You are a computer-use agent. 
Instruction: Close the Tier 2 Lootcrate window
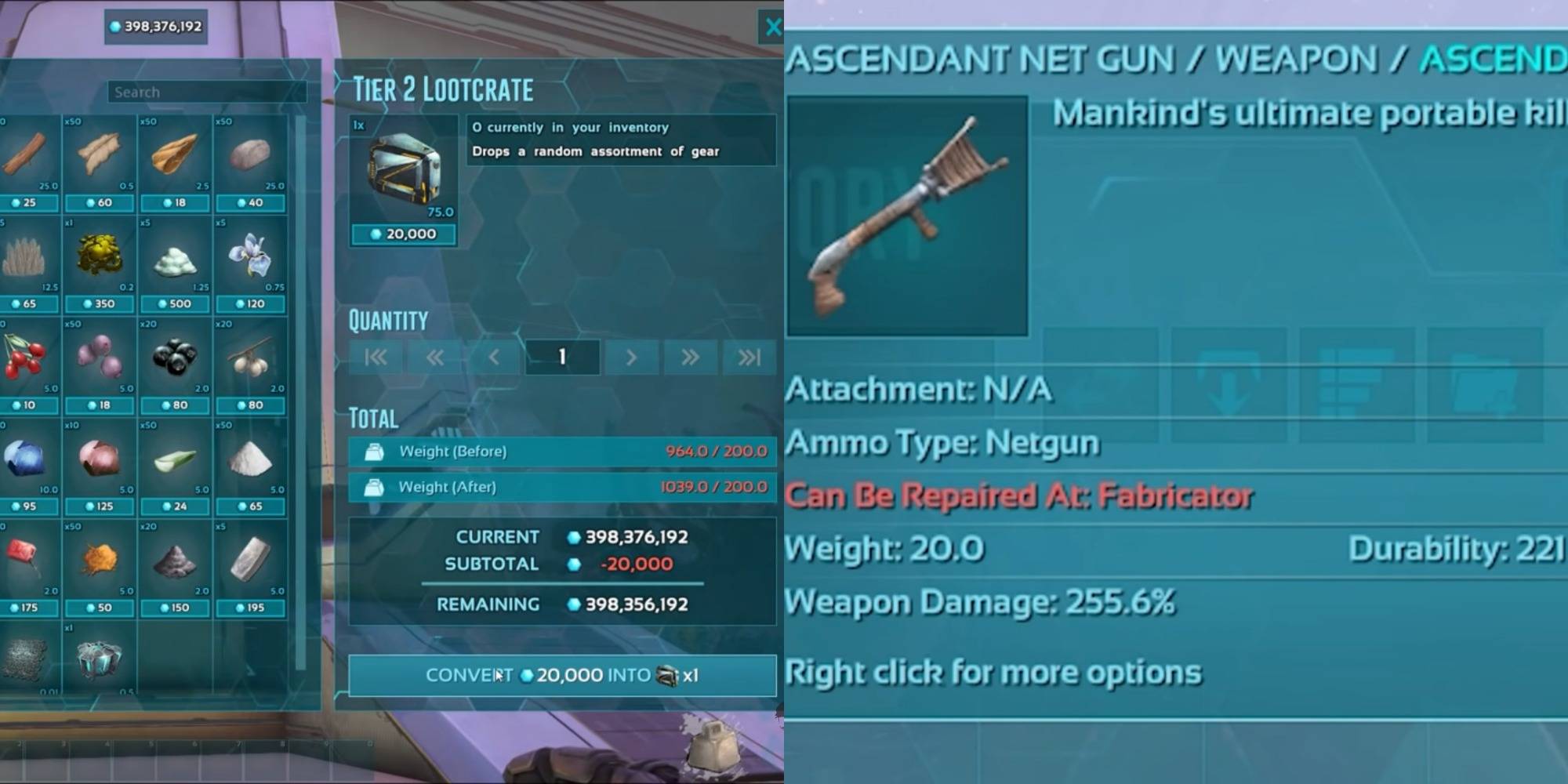click(x=774, y=27)
